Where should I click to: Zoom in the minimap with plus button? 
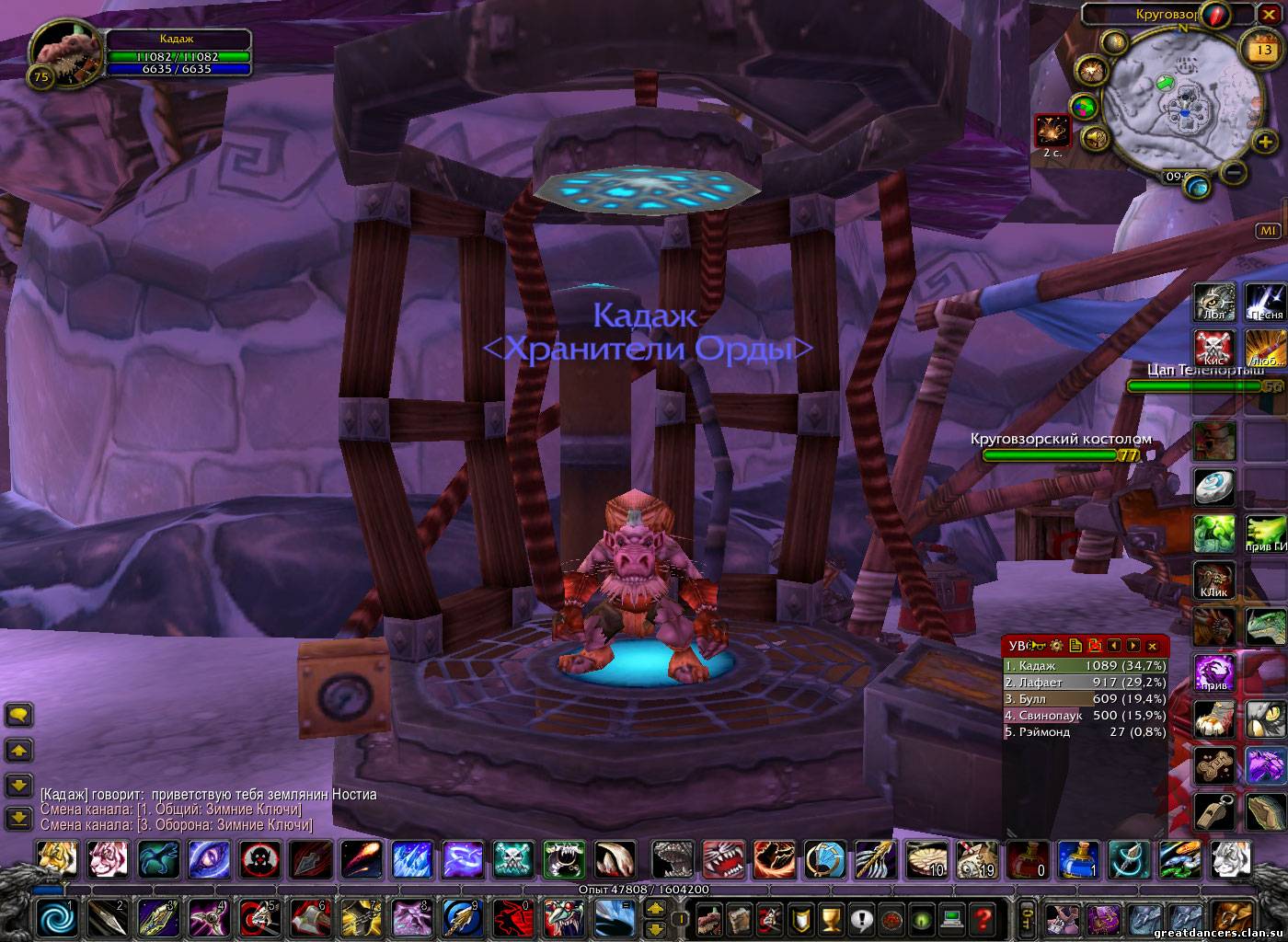(x=1264, y=142)
